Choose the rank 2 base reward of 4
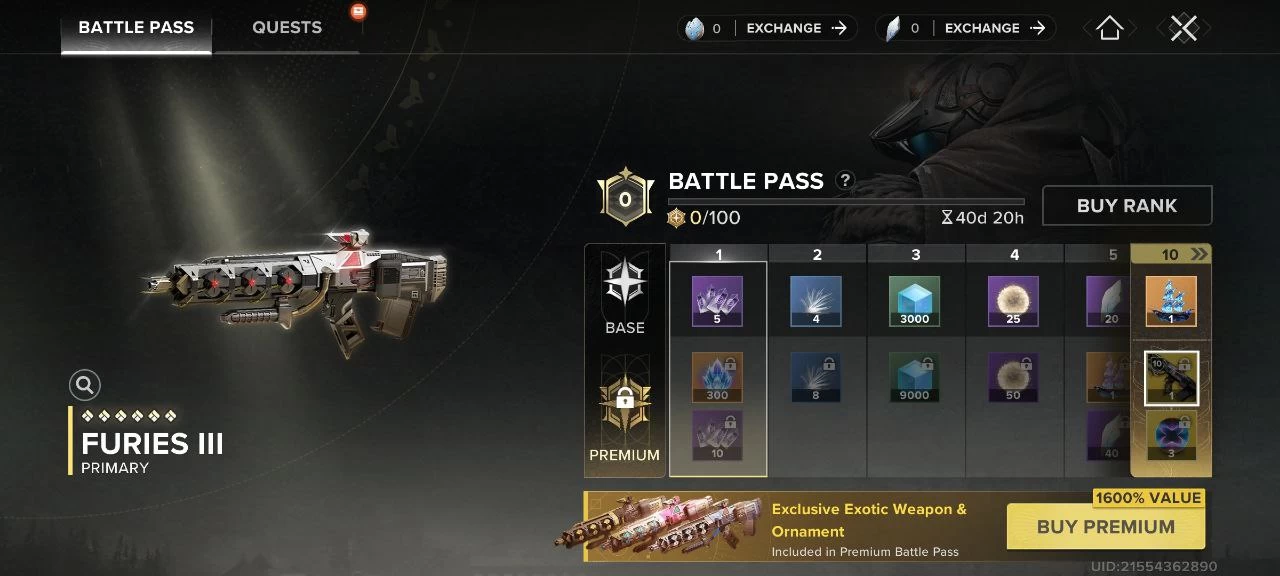 click(816, 302)
